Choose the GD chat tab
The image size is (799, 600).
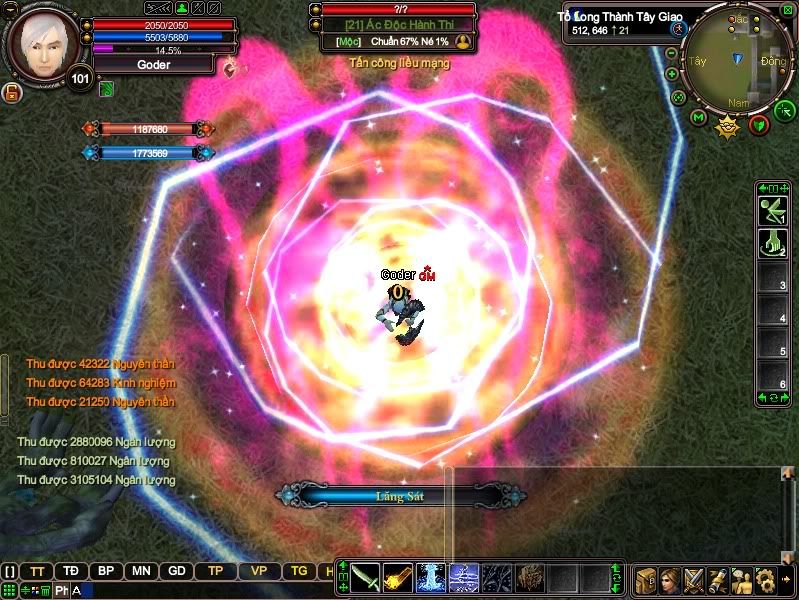click(x=177, y=571)
